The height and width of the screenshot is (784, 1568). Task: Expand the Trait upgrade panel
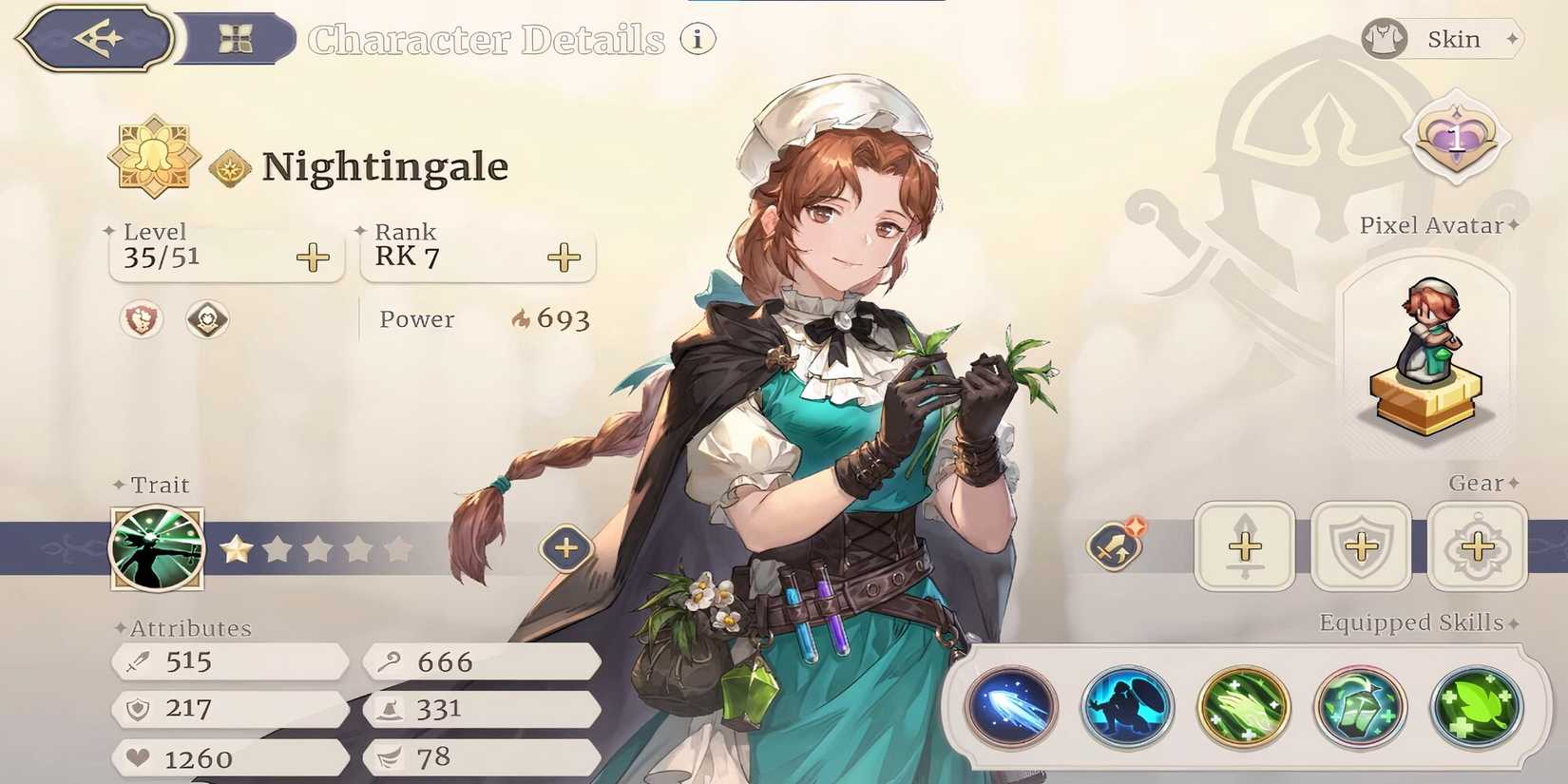coord(564,548)
